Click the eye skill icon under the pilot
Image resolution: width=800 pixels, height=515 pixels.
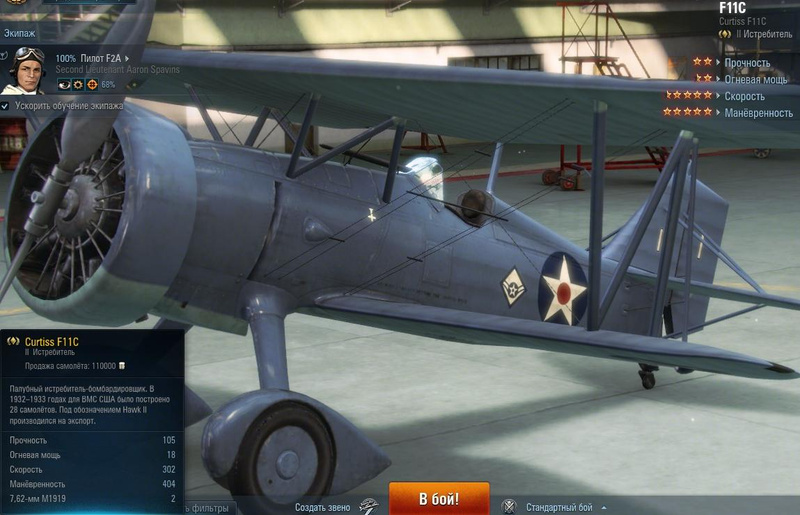[x=64, y=85]
